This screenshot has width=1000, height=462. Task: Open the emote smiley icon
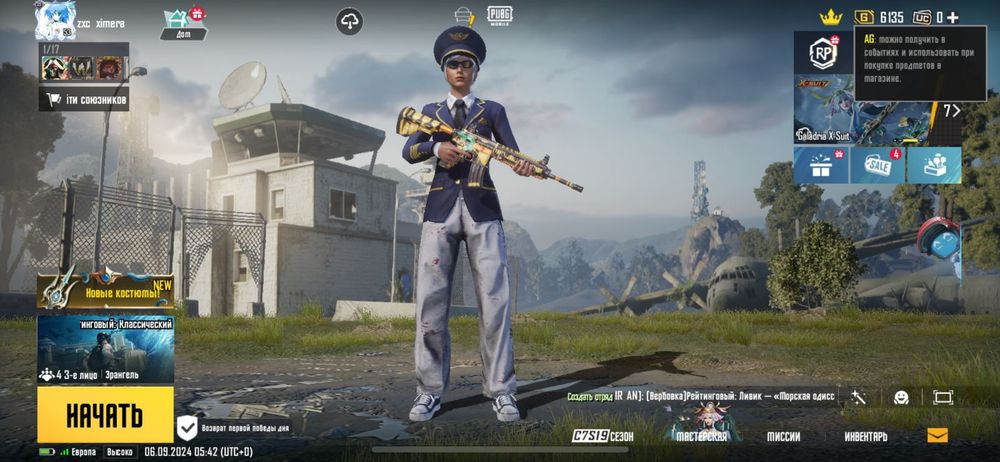901,397
